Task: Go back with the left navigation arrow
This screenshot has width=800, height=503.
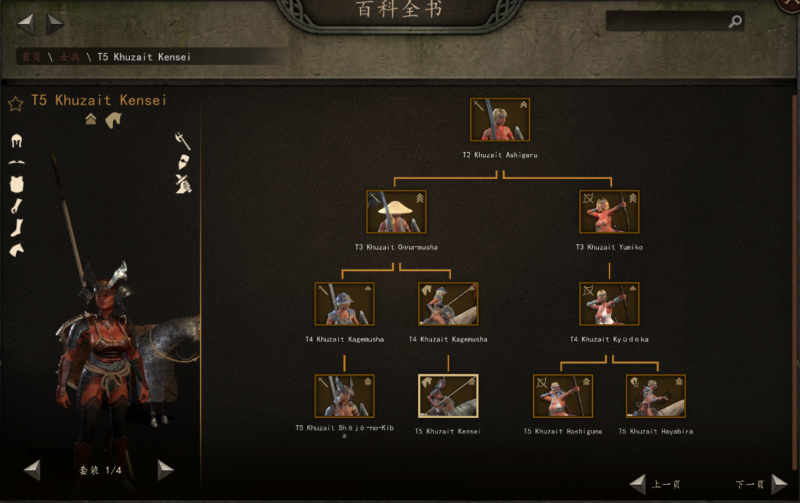Action: [26, 22]
